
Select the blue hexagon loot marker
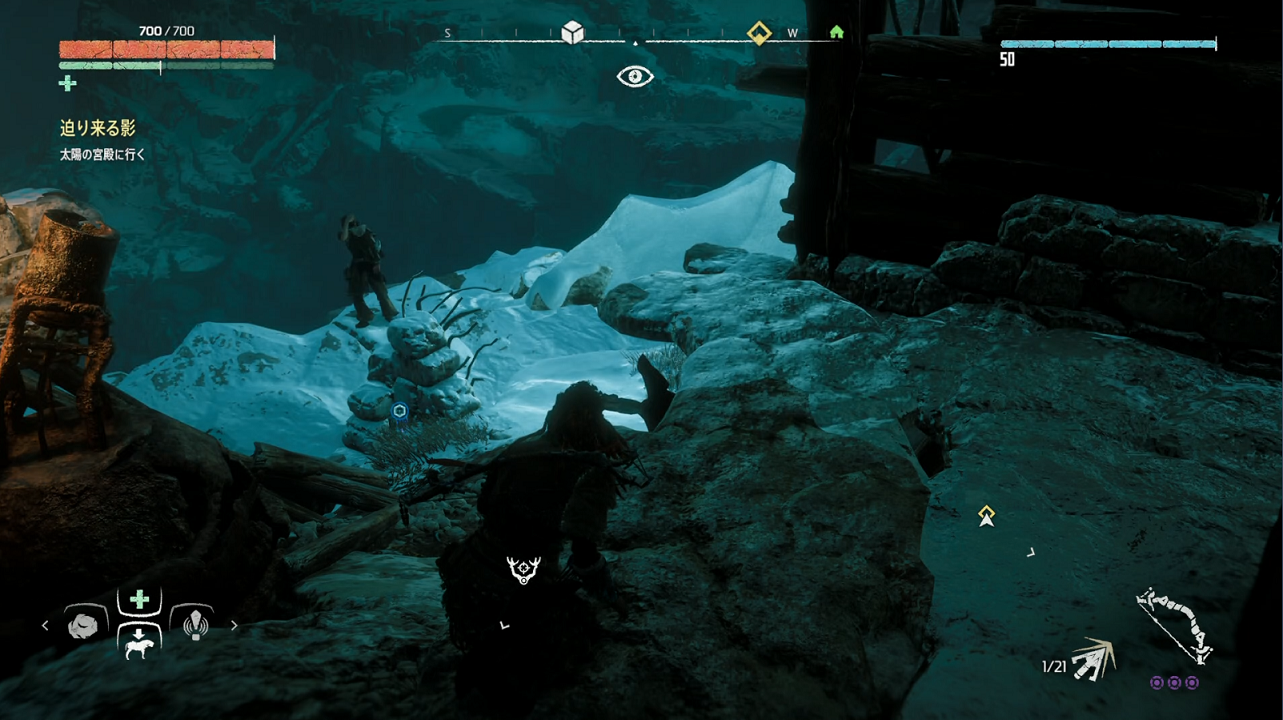pos(399,411)
